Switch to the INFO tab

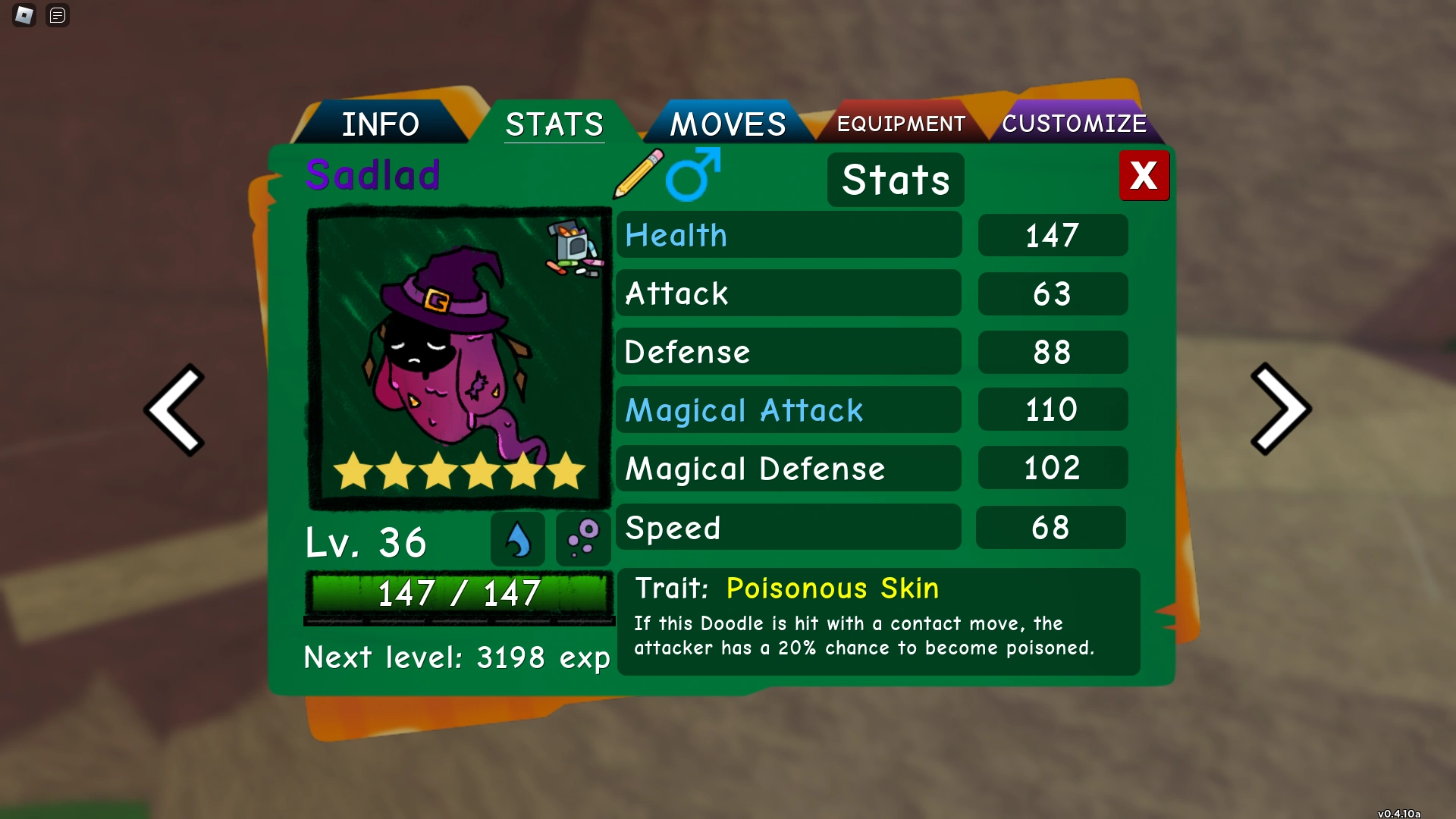point(381,123)
